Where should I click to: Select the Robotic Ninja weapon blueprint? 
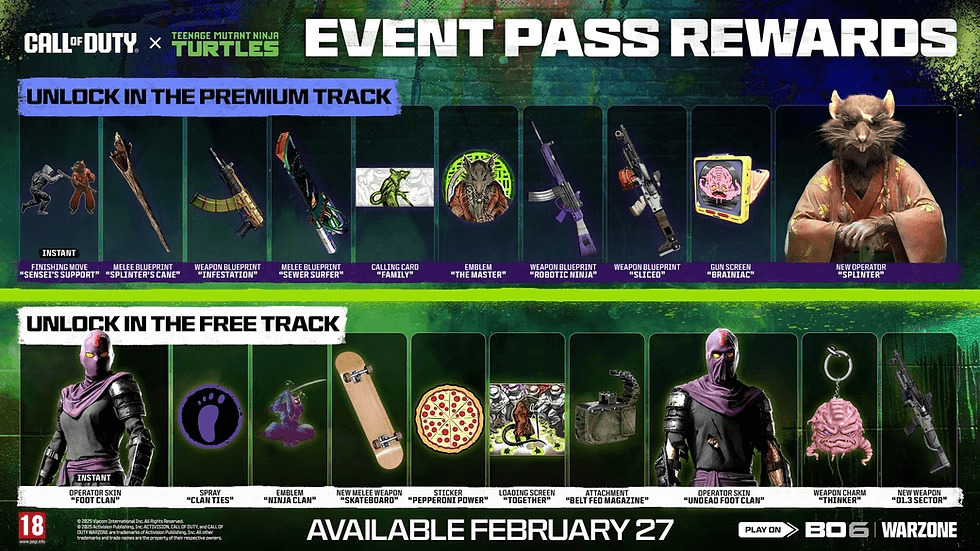(562, 190)
